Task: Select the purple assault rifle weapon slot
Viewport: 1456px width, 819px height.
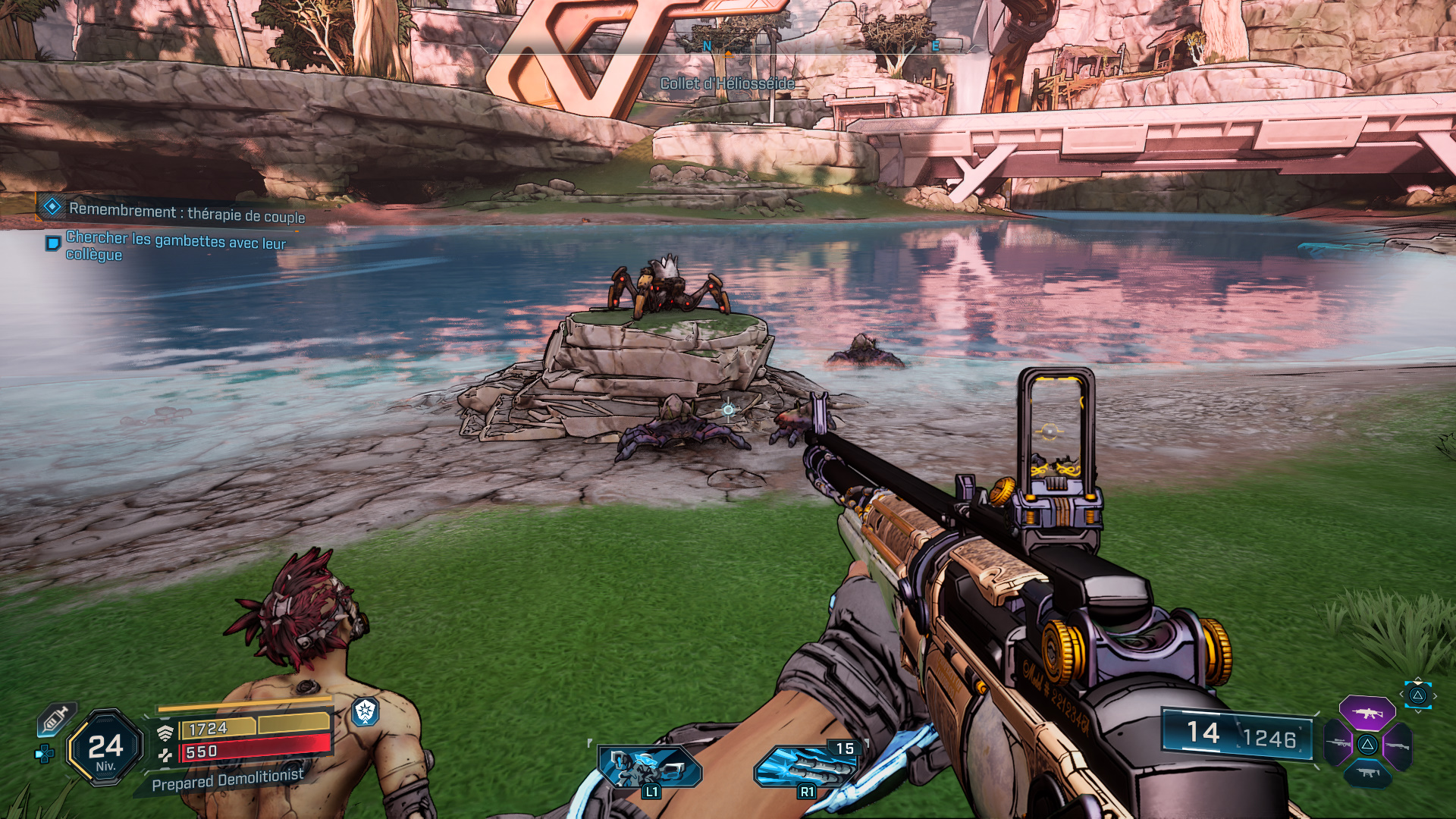Action: click(1367, 714)
